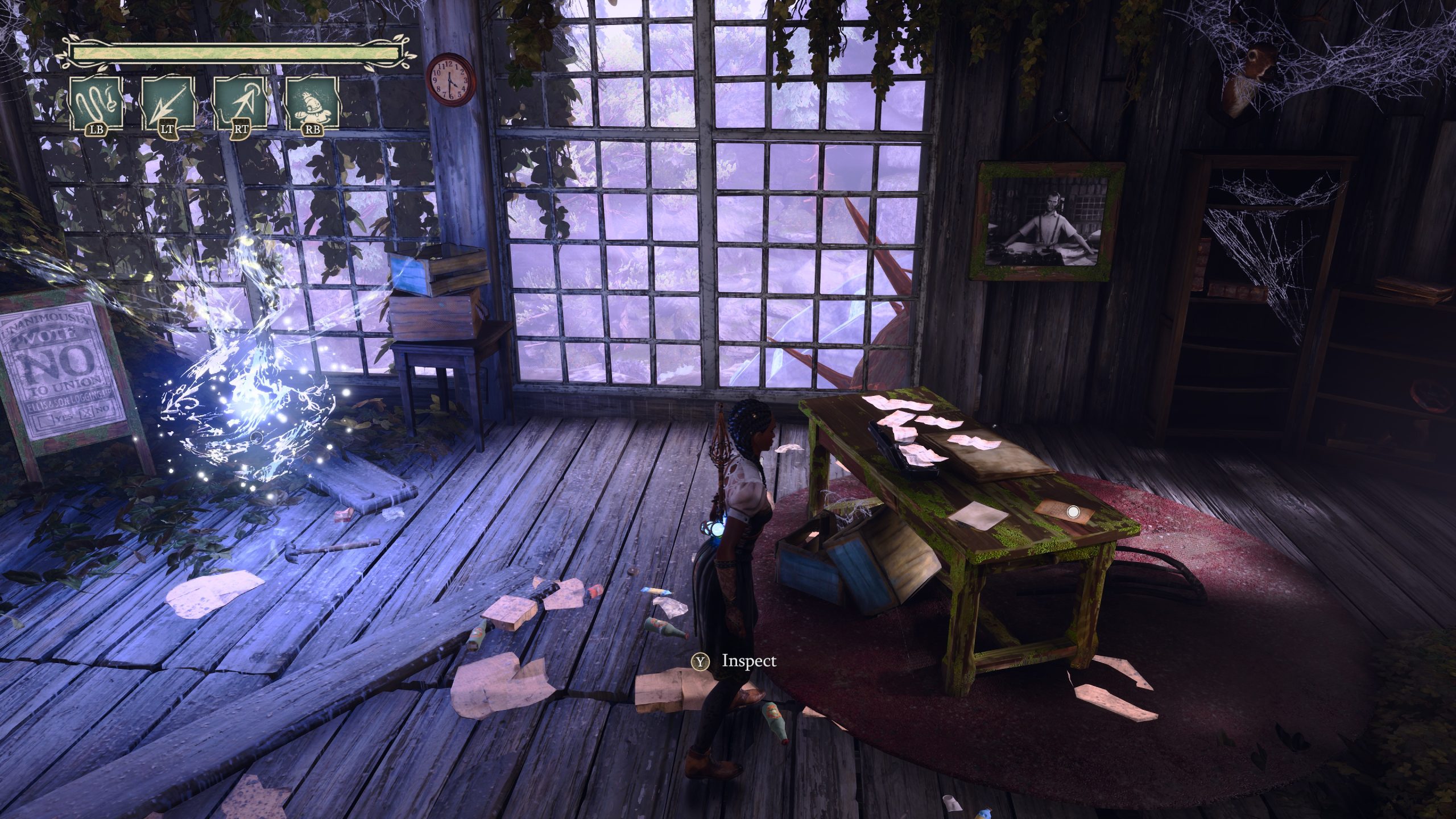
Task: Activate the stuffed doll companion ability
Action: pos(312,104)
